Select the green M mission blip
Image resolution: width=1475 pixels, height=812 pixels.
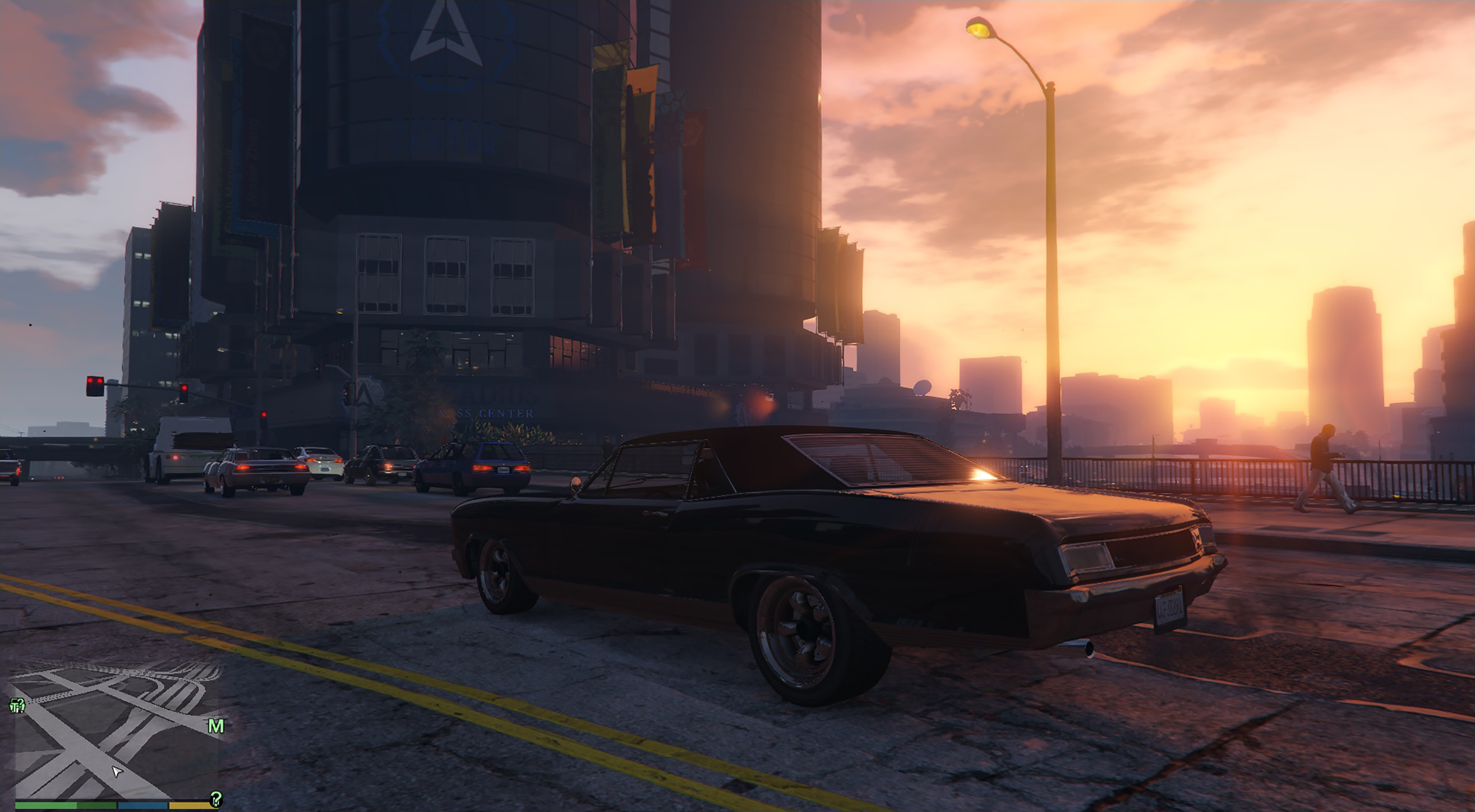click(x=216, y=726)
